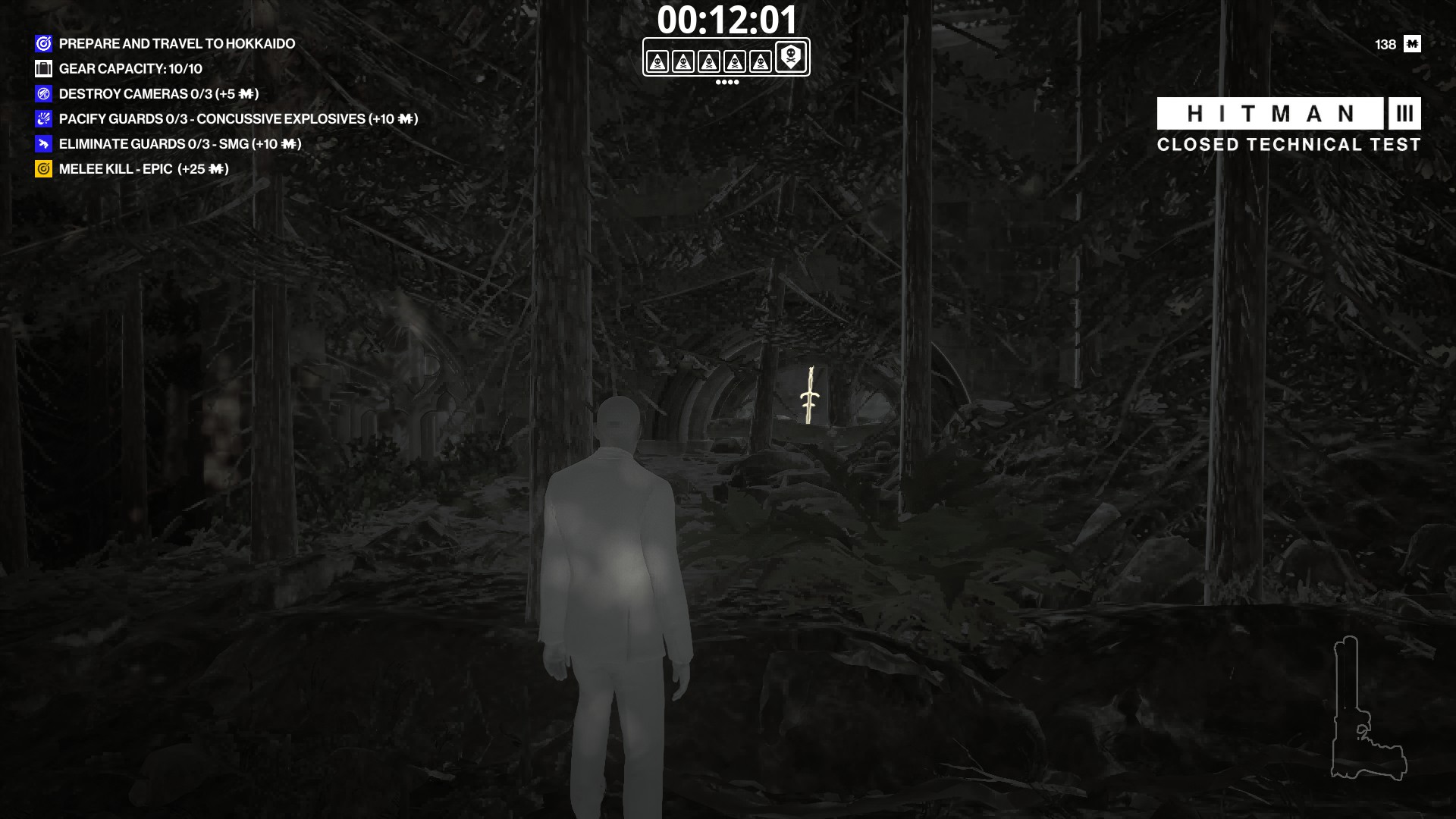Select the Eliminate Guards SMG objective
This screenshot has width=1456, height=819.
pyautogui.click(x=179, y=144)
